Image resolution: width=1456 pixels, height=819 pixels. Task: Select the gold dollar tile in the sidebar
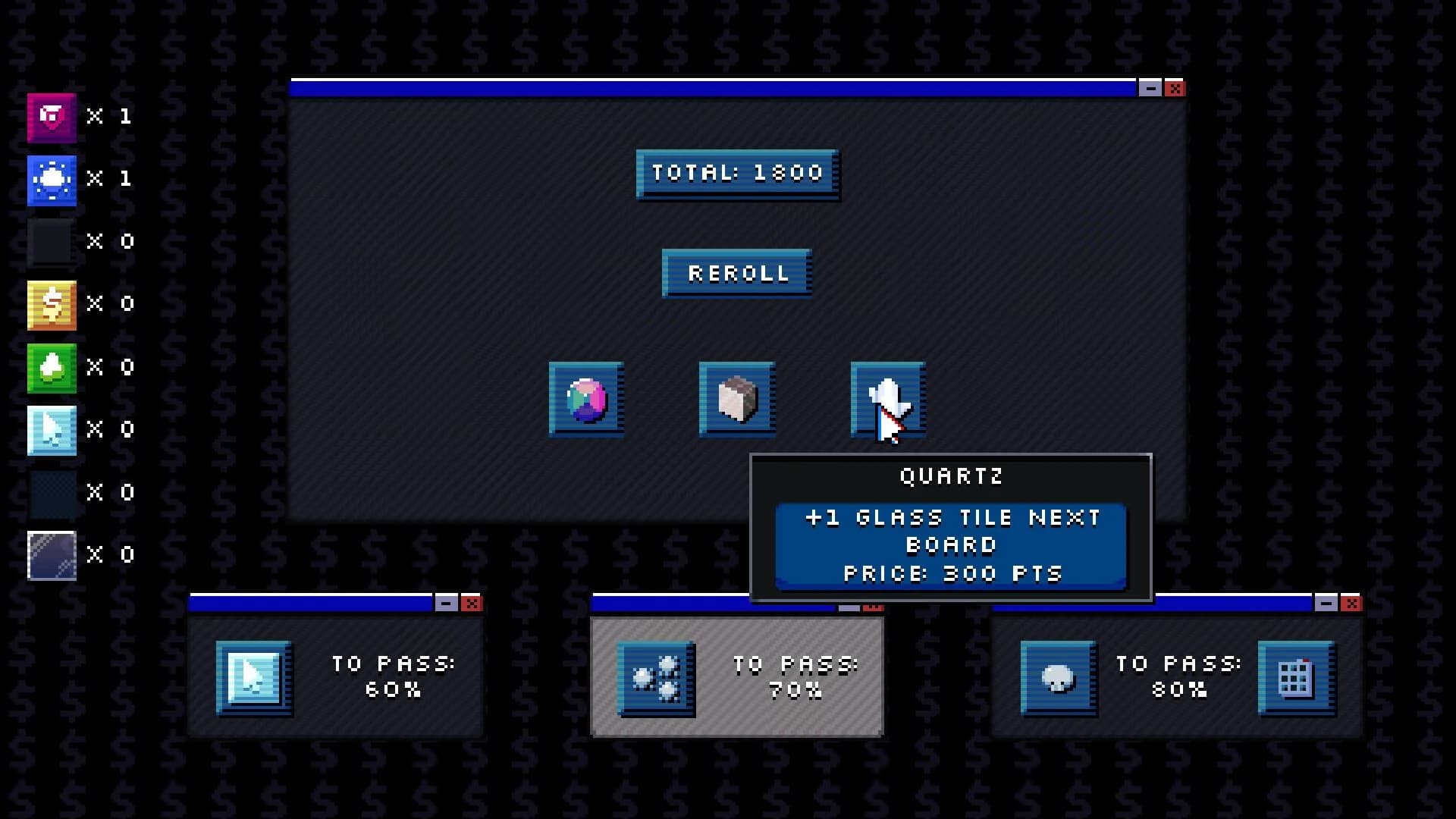[51, 304]
